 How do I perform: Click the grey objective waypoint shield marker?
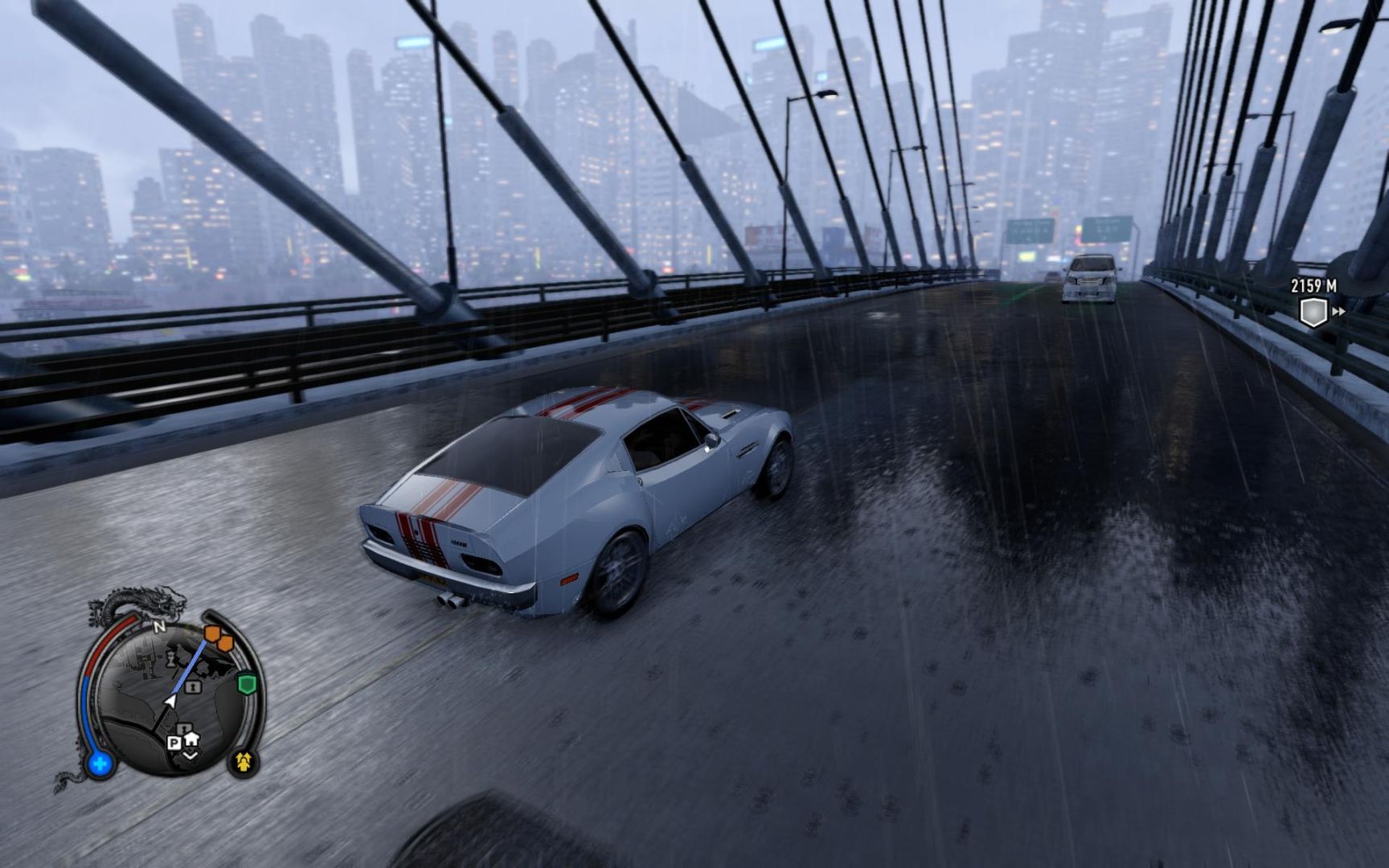click(x=1313, y=311)
